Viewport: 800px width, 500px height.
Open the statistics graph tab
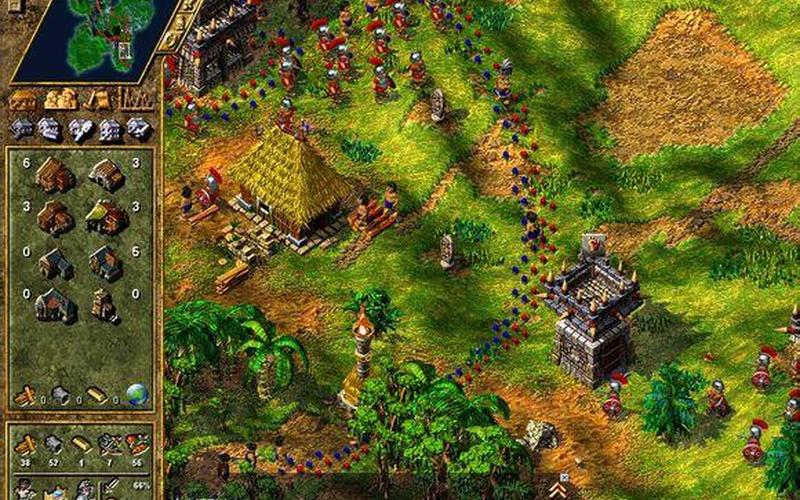click(x=135, y=98)
